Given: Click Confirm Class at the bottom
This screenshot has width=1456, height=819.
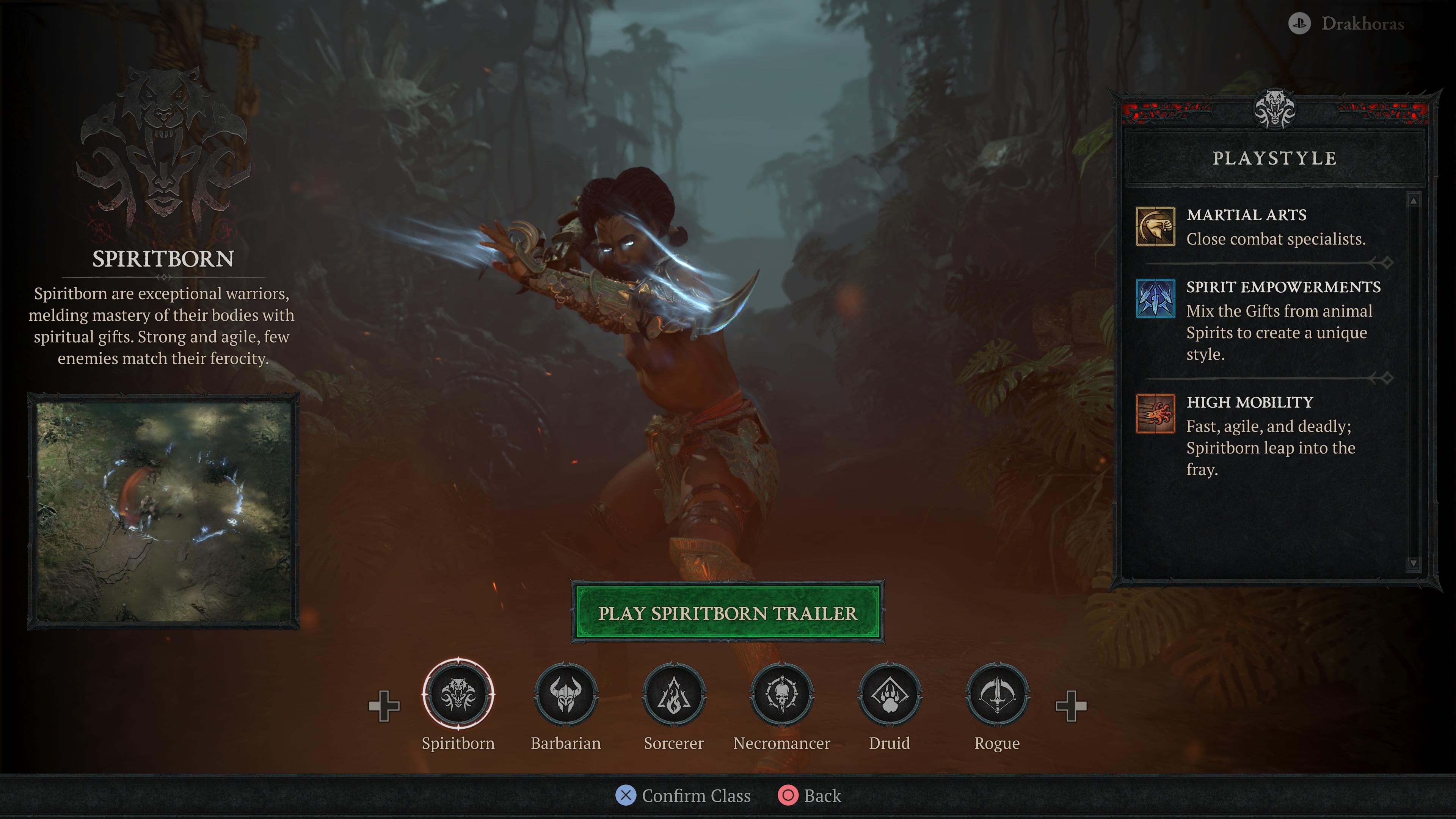Looking at the screenshot, I should (684, 795).
